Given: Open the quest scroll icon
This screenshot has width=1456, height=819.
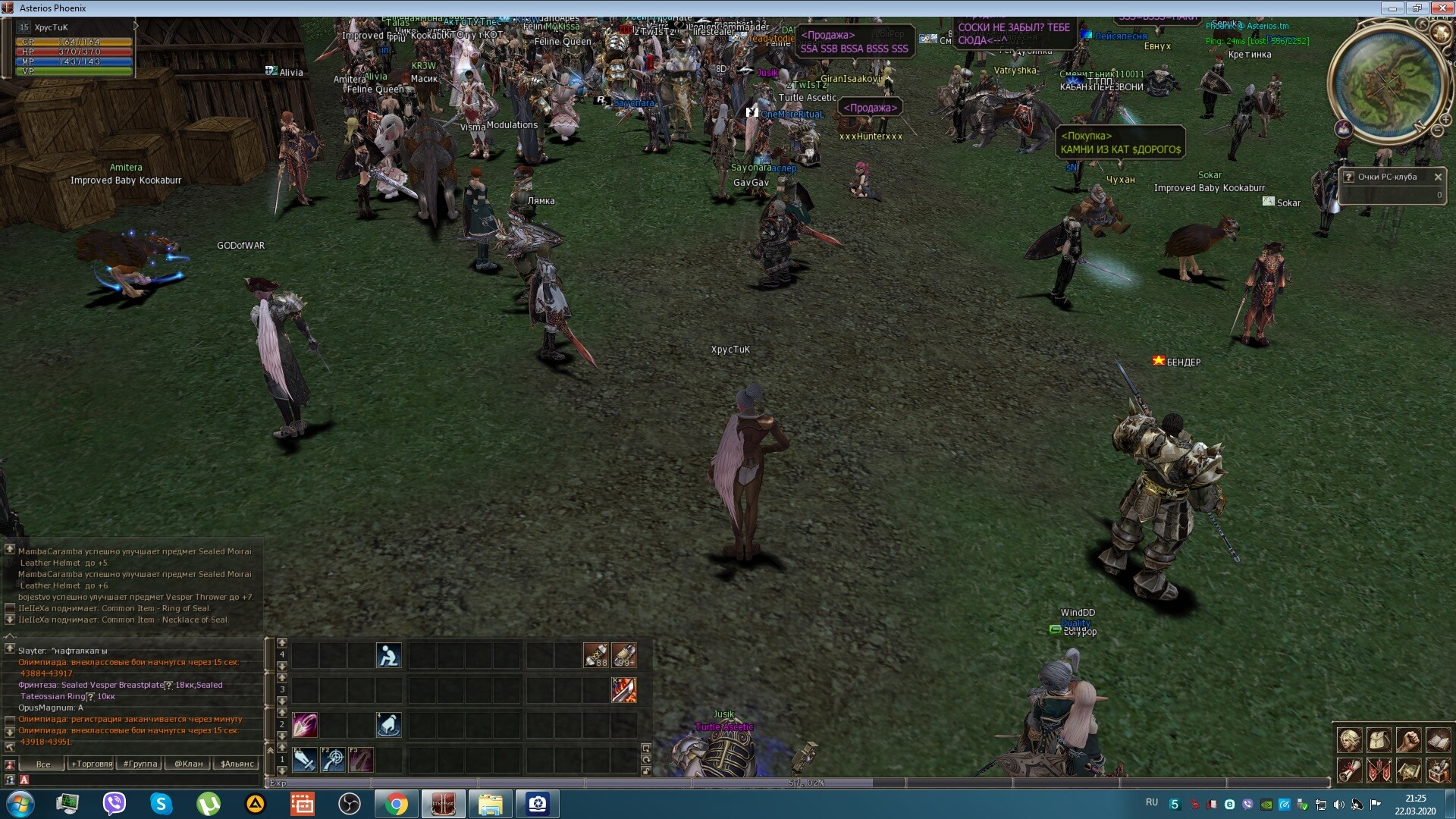Looking at the screenshot, I should (x=1349, y=770).
